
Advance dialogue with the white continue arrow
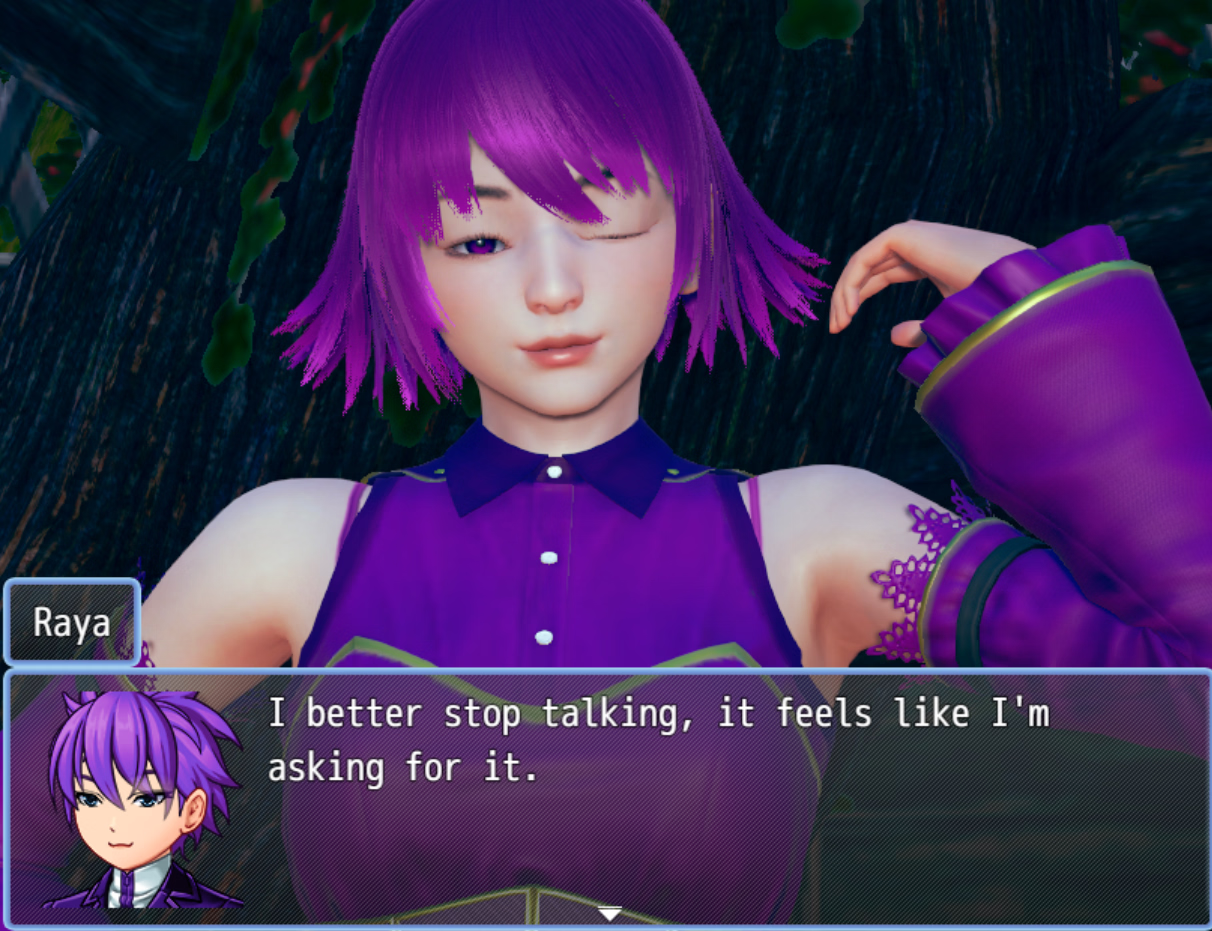click(609, 913)
